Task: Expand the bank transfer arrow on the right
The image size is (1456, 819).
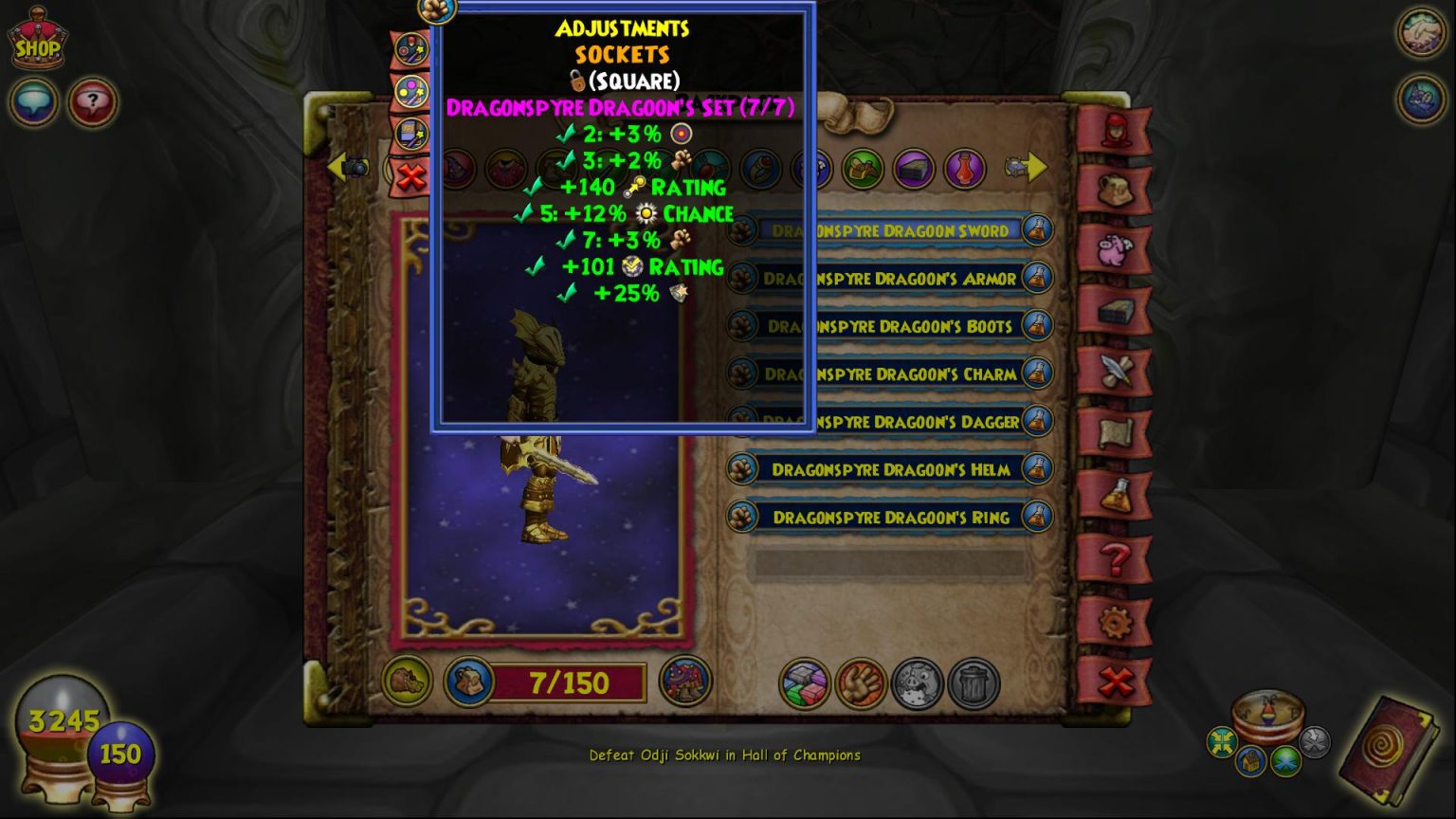Action: (x=1033, y=168)
